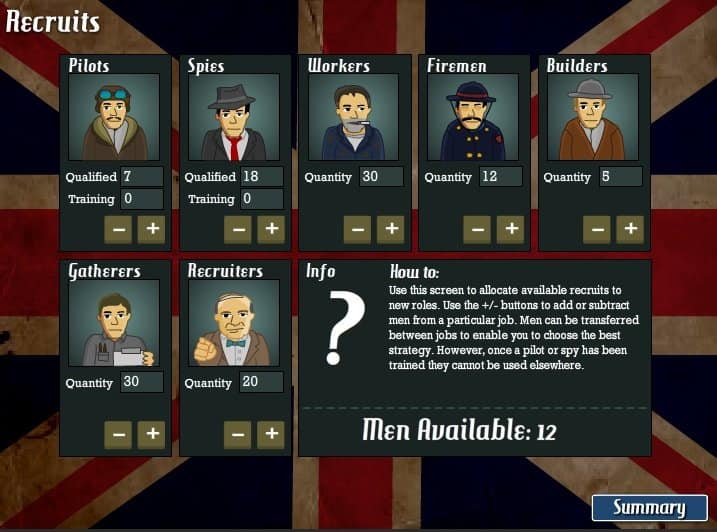Increase the number of Spies
The width and height of the screenshot is (717, 532).
[271, 229]
